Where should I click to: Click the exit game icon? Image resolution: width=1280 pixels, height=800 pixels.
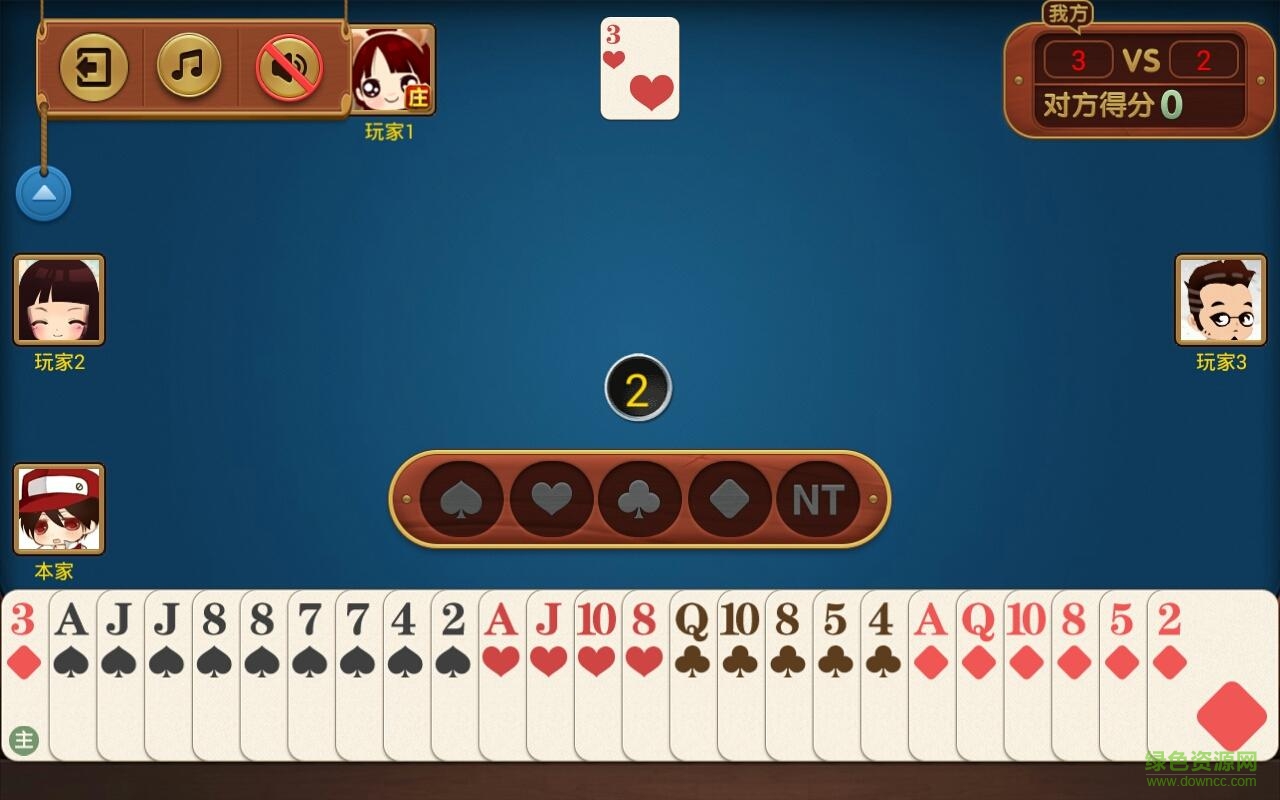click(x=95, y=68)
